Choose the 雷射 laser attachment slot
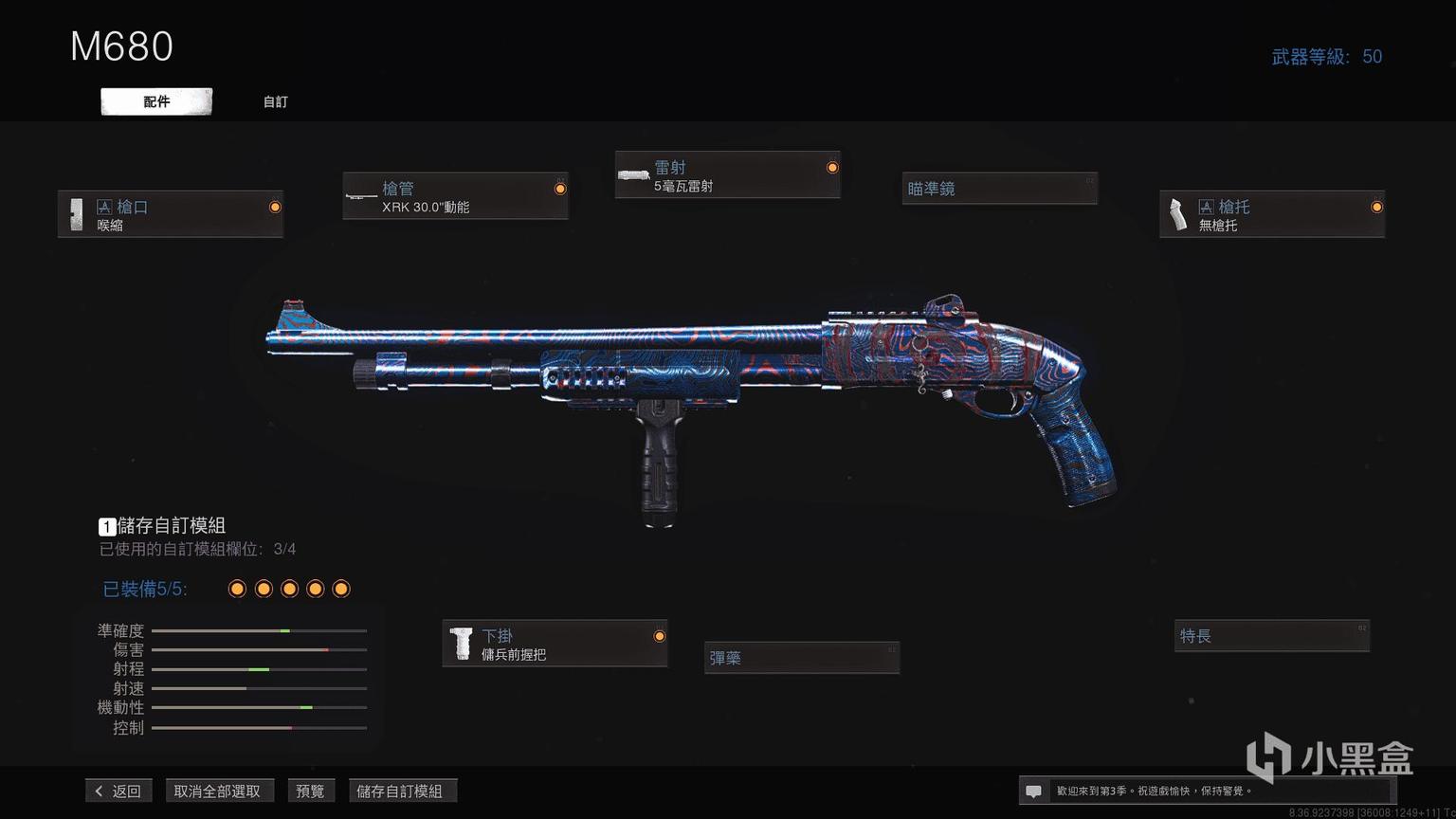Screen dimensions: 1456x819 point(727,175)
